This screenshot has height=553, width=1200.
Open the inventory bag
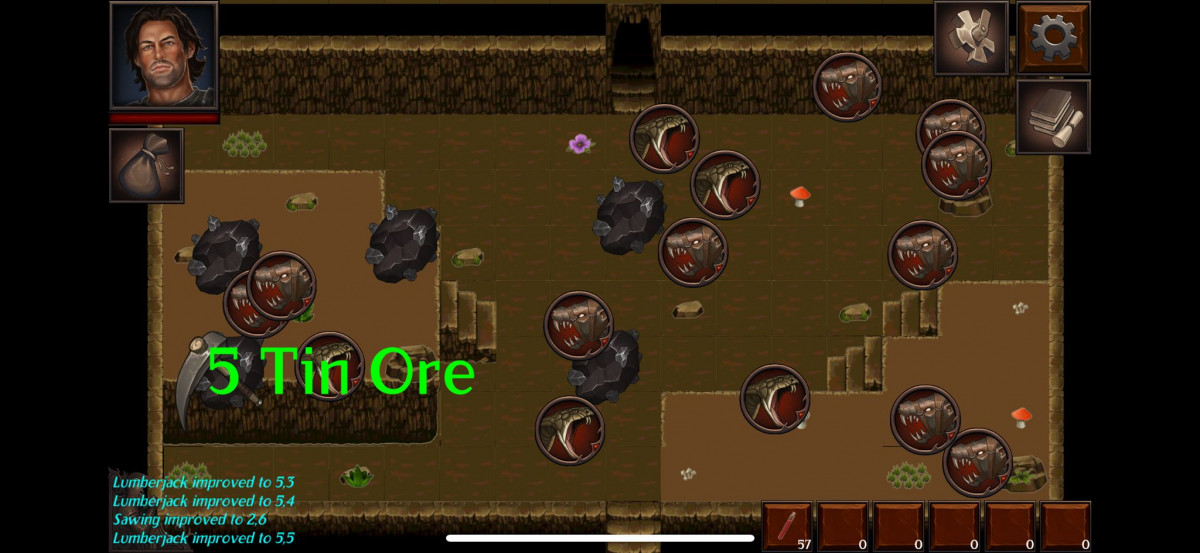click(146, 165)
